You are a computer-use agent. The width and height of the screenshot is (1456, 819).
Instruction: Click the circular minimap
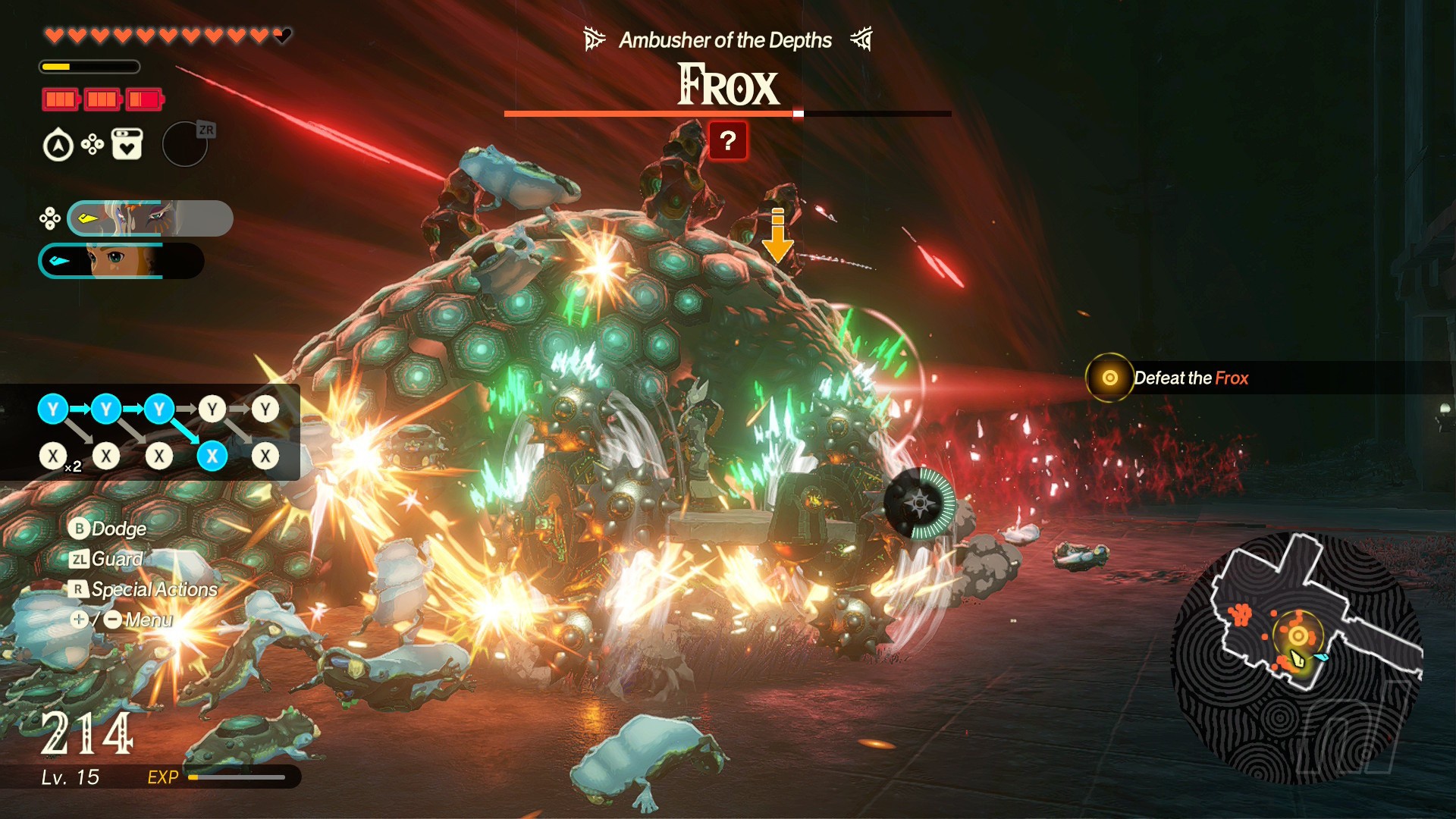(1297, 658)
